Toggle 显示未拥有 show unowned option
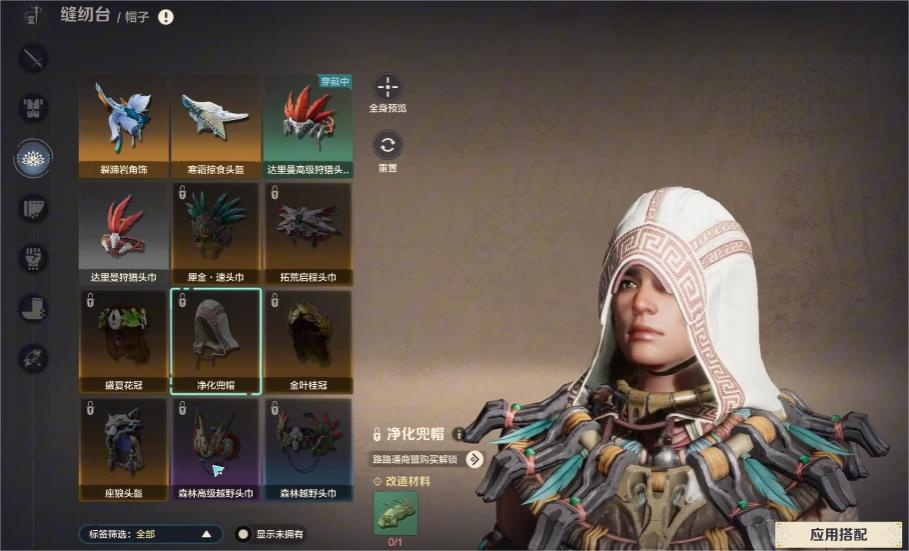Viewport: 909px width, 551px height. click(x=242, y=534)
